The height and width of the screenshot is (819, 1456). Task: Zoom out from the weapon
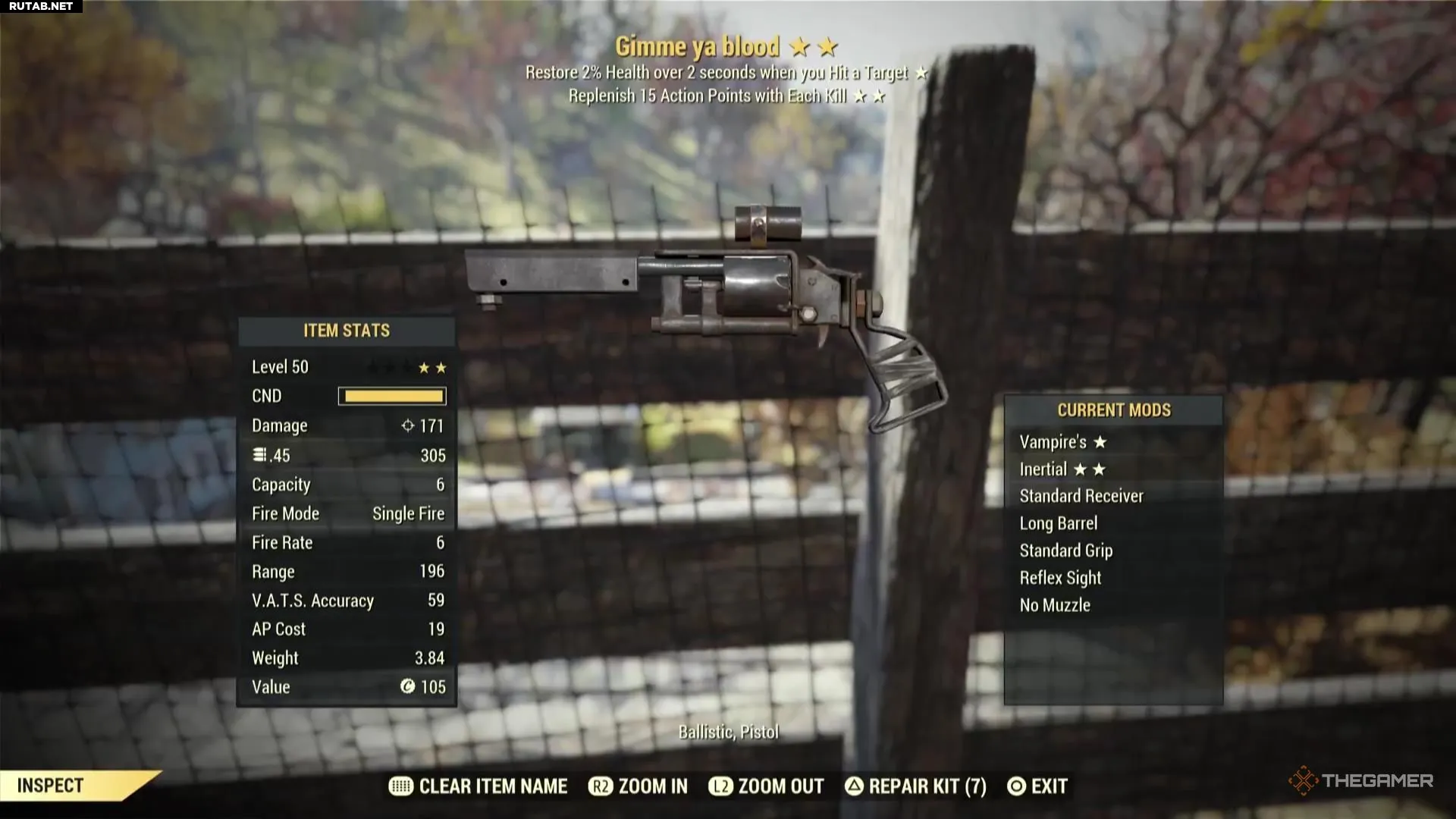(x=767, y=786)
